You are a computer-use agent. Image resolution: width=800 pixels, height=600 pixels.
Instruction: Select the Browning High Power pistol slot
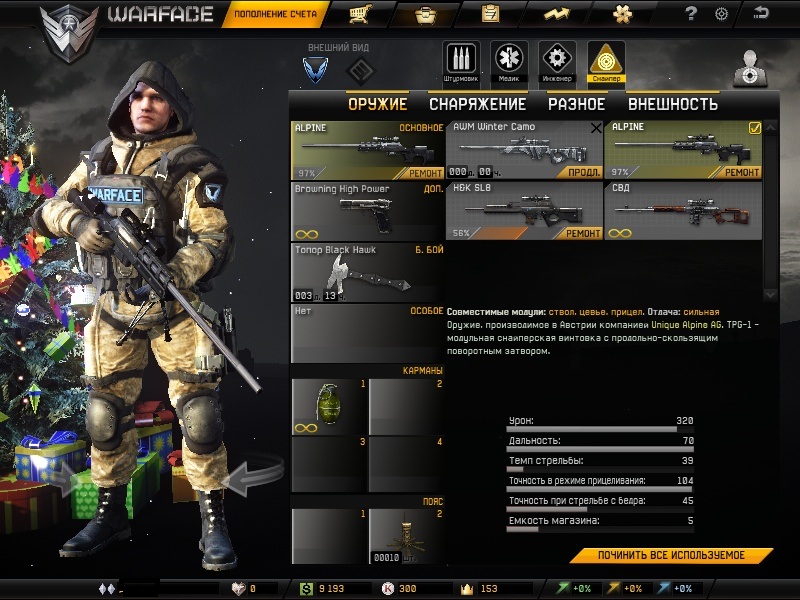point(367,210)
